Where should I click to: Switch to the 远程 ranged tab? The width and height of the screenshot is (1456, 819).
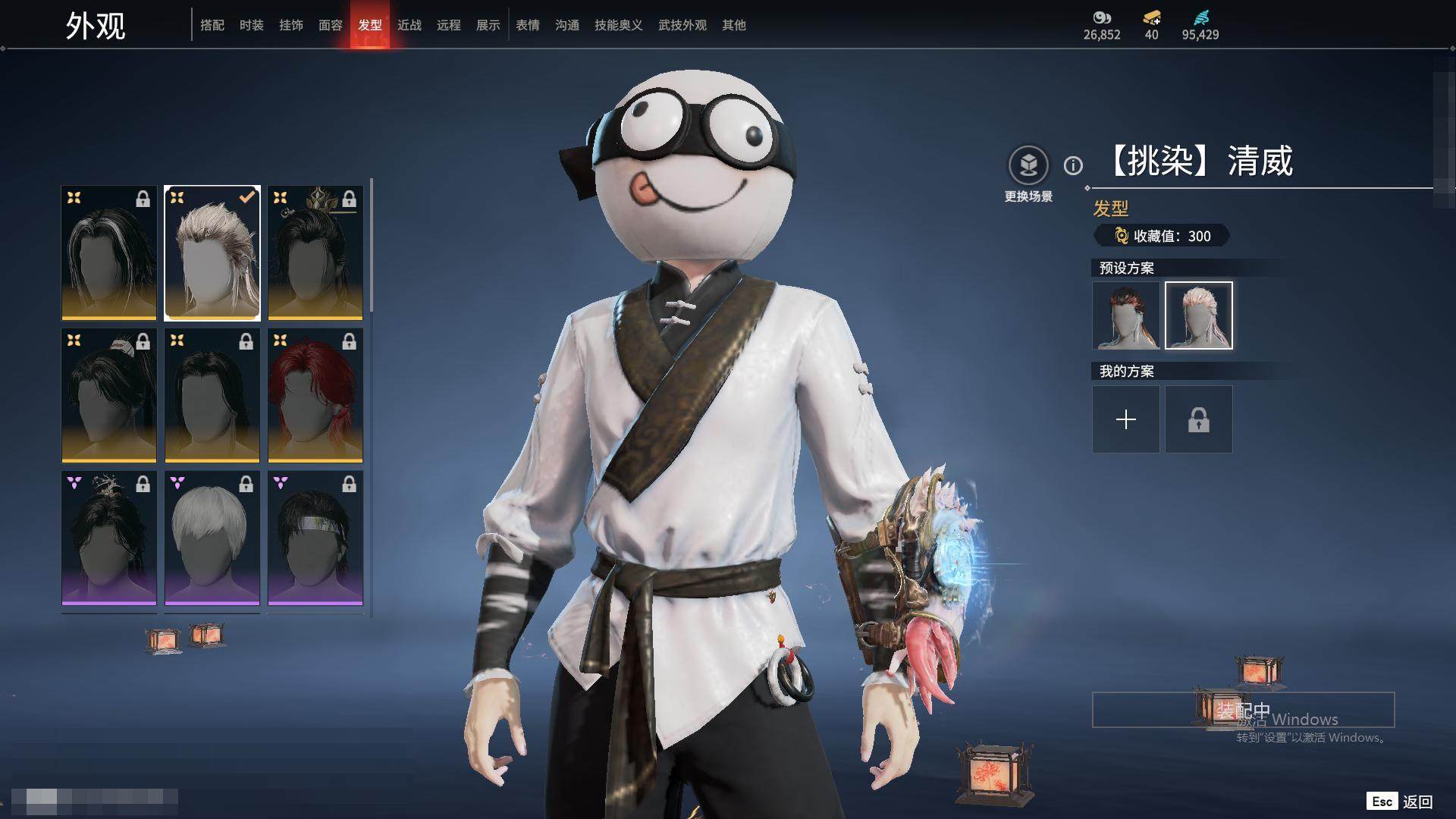(448, 25)
